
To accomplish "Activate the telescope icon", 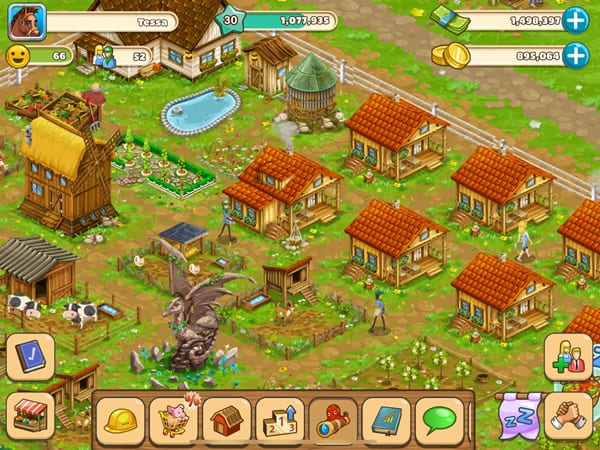I will pyautogui.click(x=333, y=418).
